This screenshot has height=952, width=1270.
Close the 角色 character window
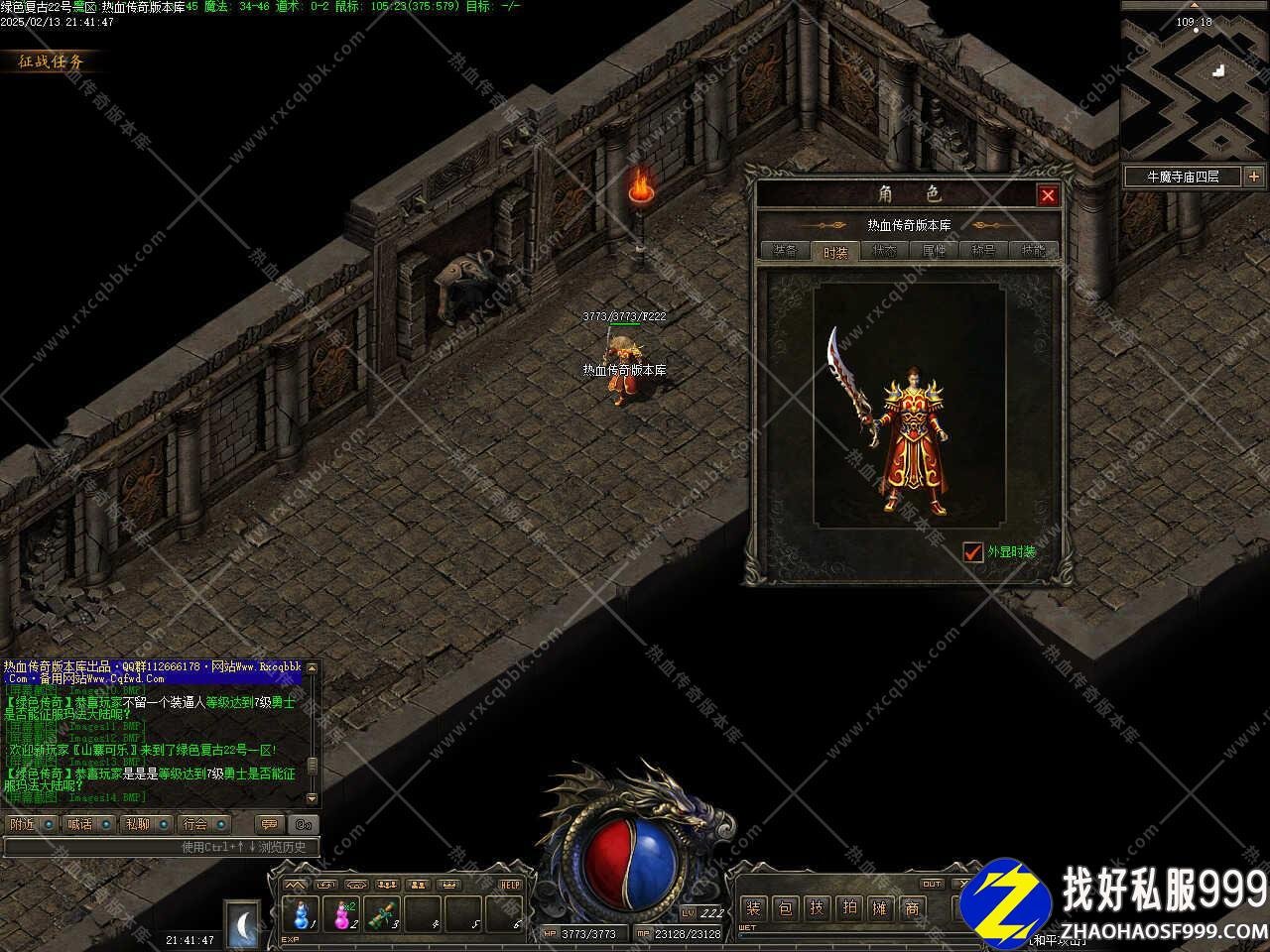1047,195
